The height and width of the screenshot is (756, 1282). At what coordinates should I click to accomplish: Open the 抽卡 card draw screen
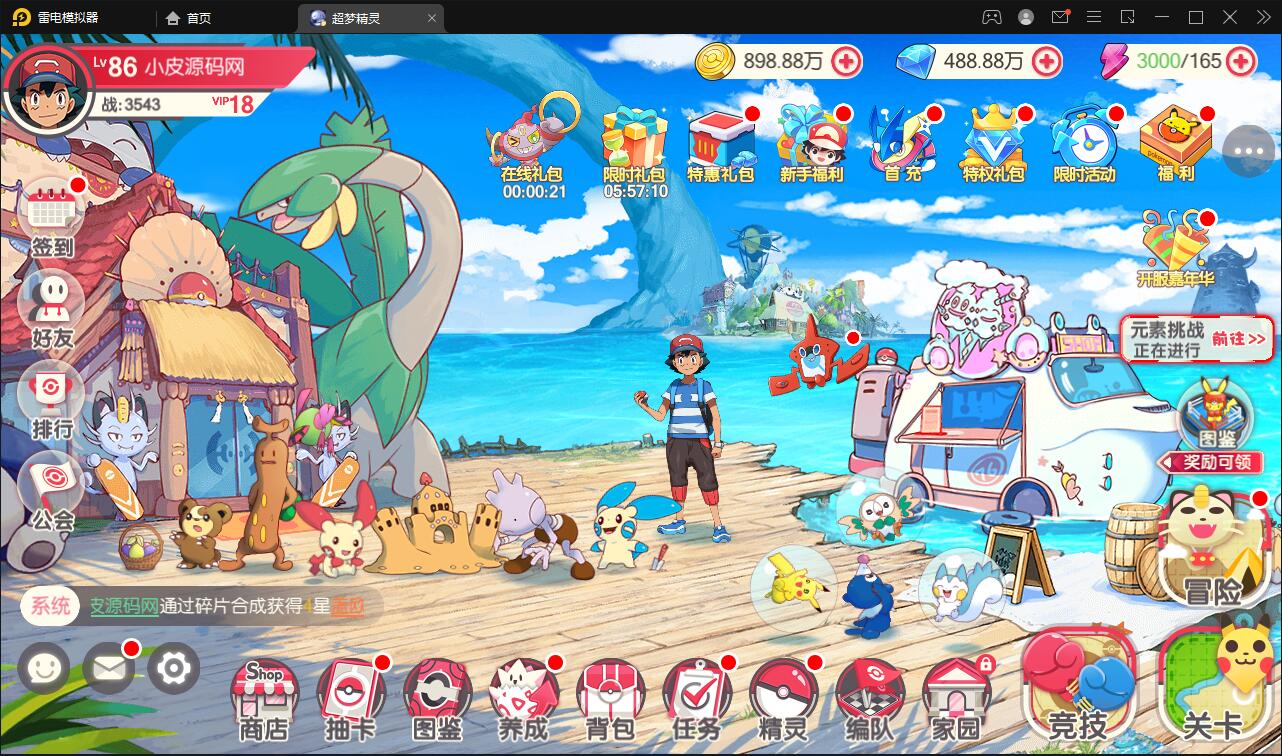click(350, 695)
